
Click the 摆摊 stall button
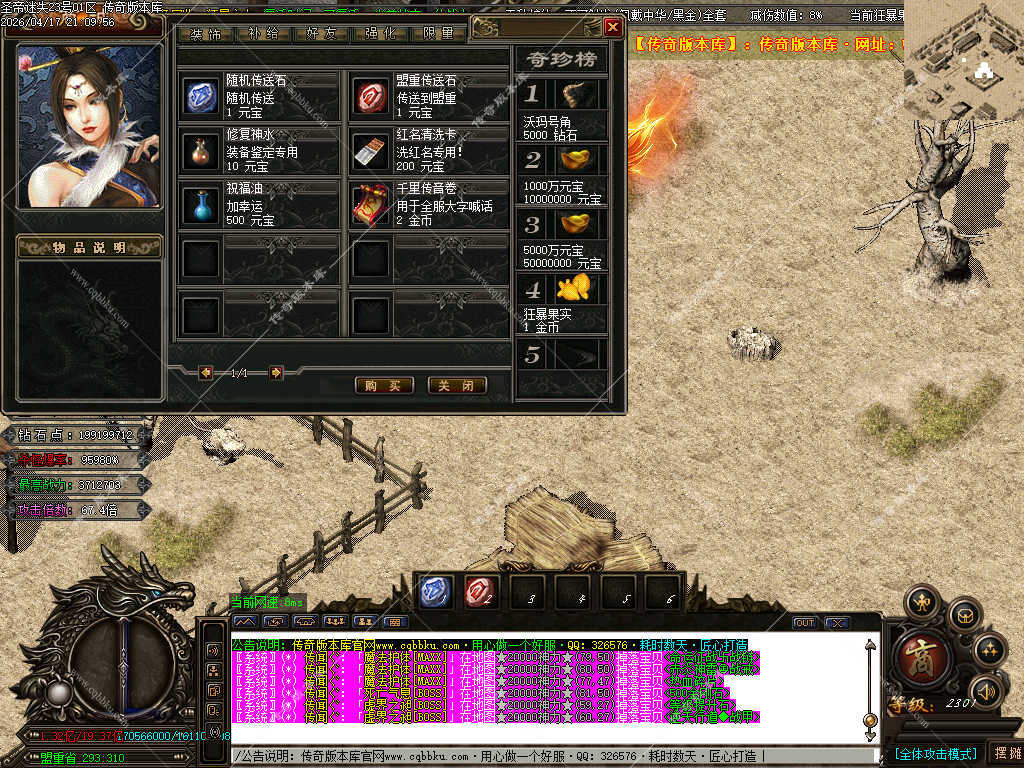click(x=1005, y=752)
